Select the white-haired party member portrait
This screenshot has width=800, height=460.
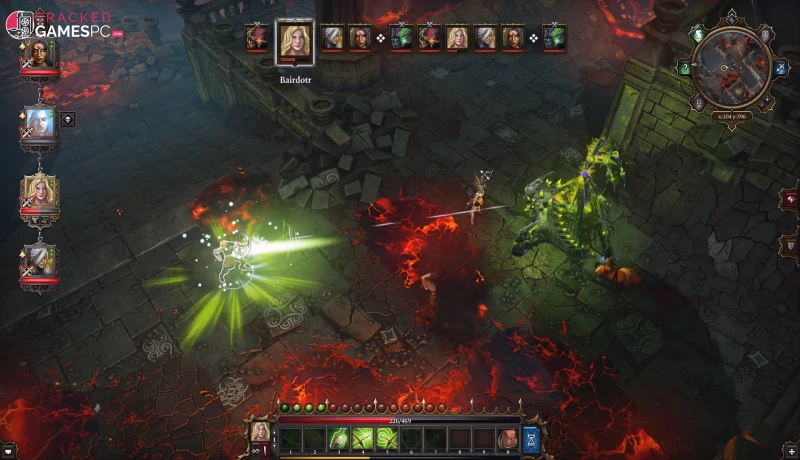pos(39,125)
